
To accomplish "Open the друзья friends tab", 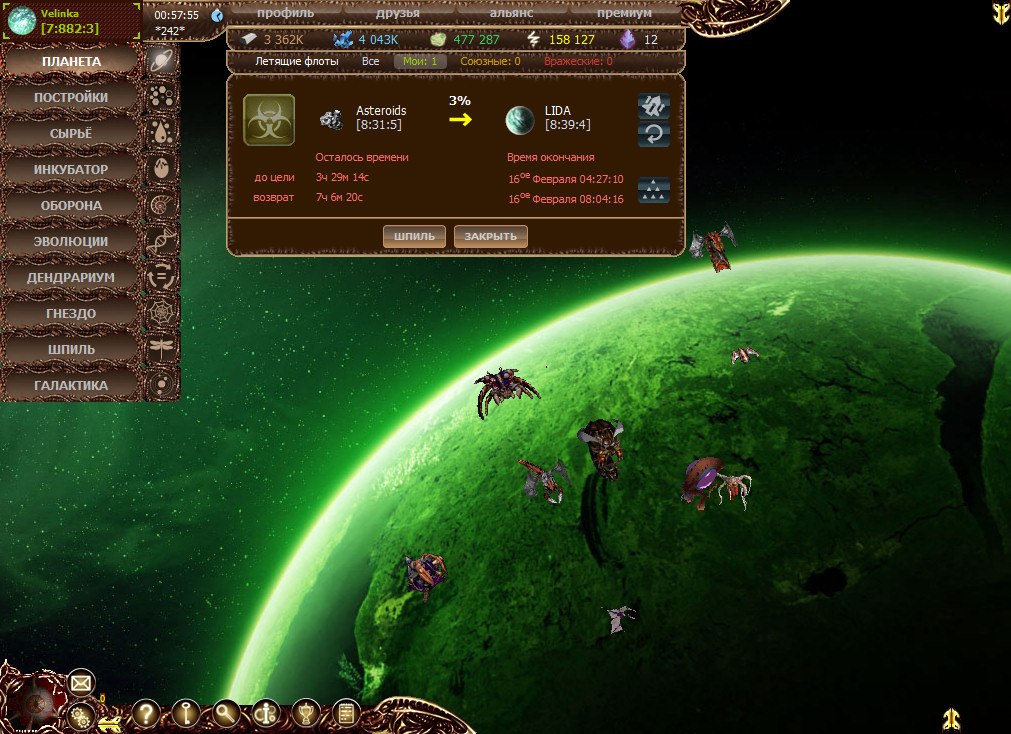I will 397,13.
